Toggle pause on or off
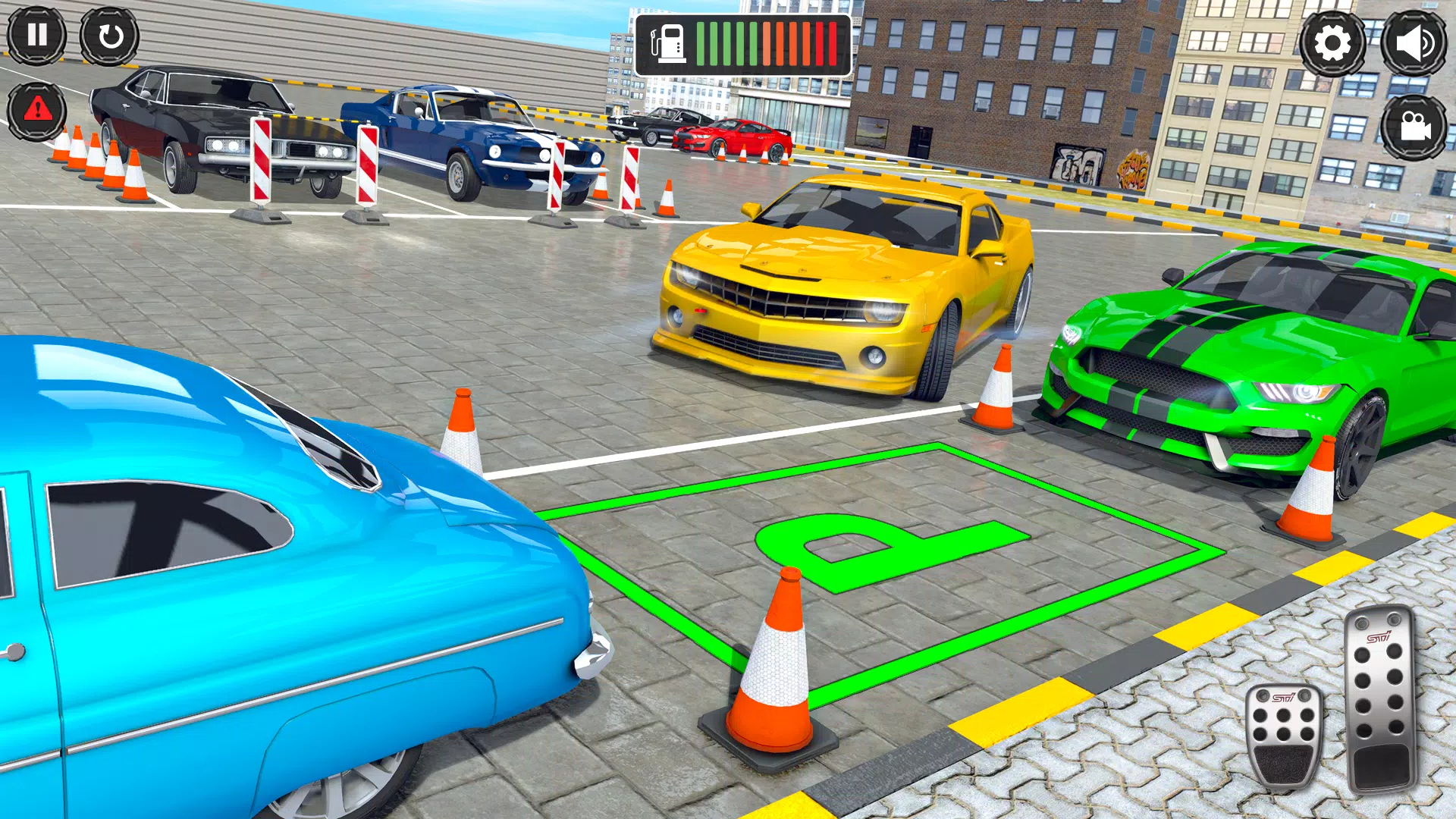Viewport: 1456px width, 819px height. point(37,36)
